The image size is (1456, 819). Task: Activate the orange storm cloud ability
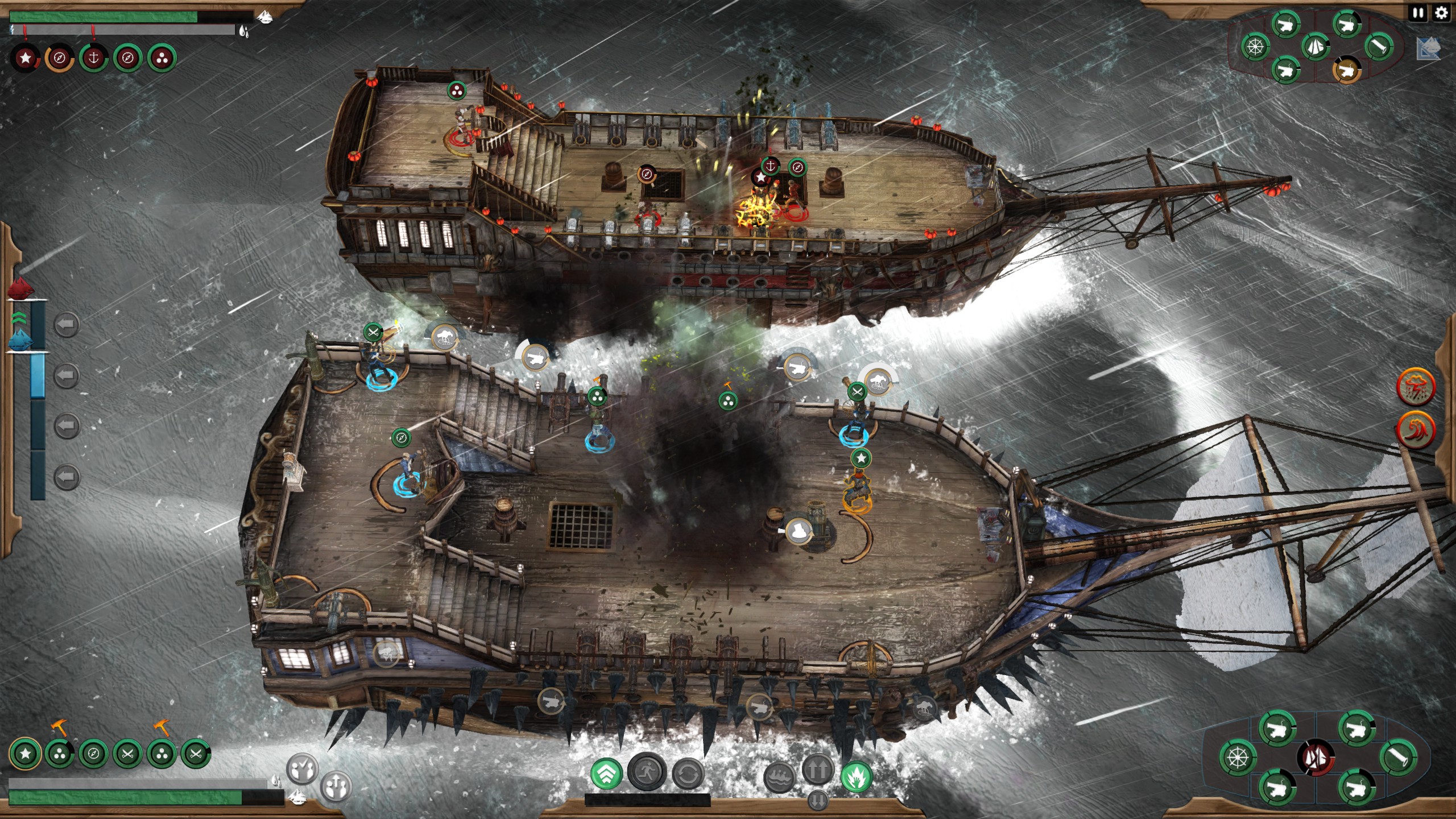tap(1416, 387)
